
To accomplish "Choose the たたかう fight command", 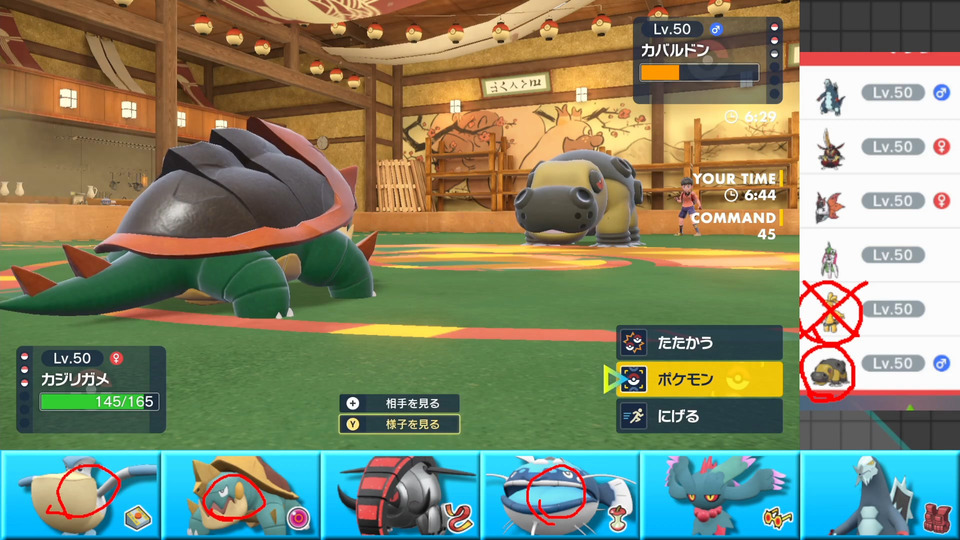I will pos(698,343).
